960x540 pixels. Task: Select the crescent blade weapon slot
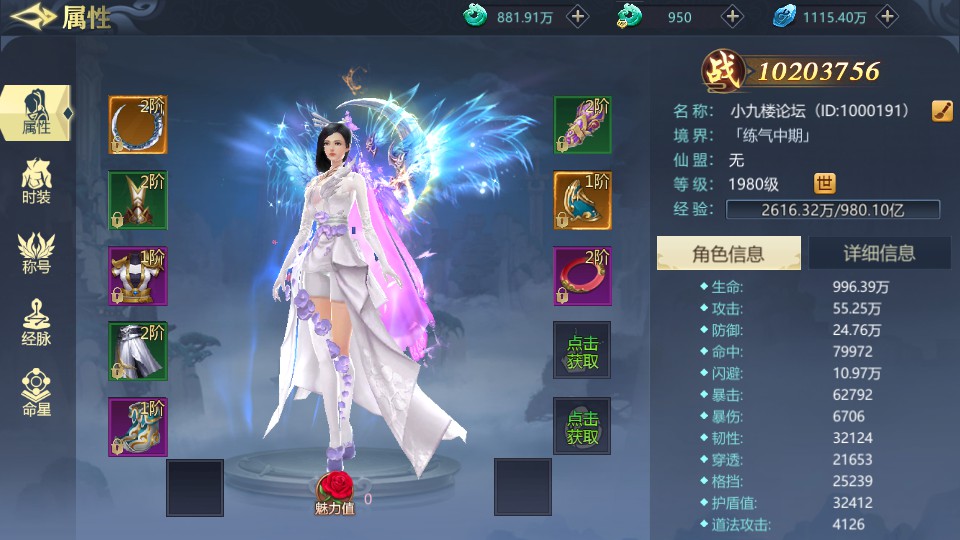point(138,125)
